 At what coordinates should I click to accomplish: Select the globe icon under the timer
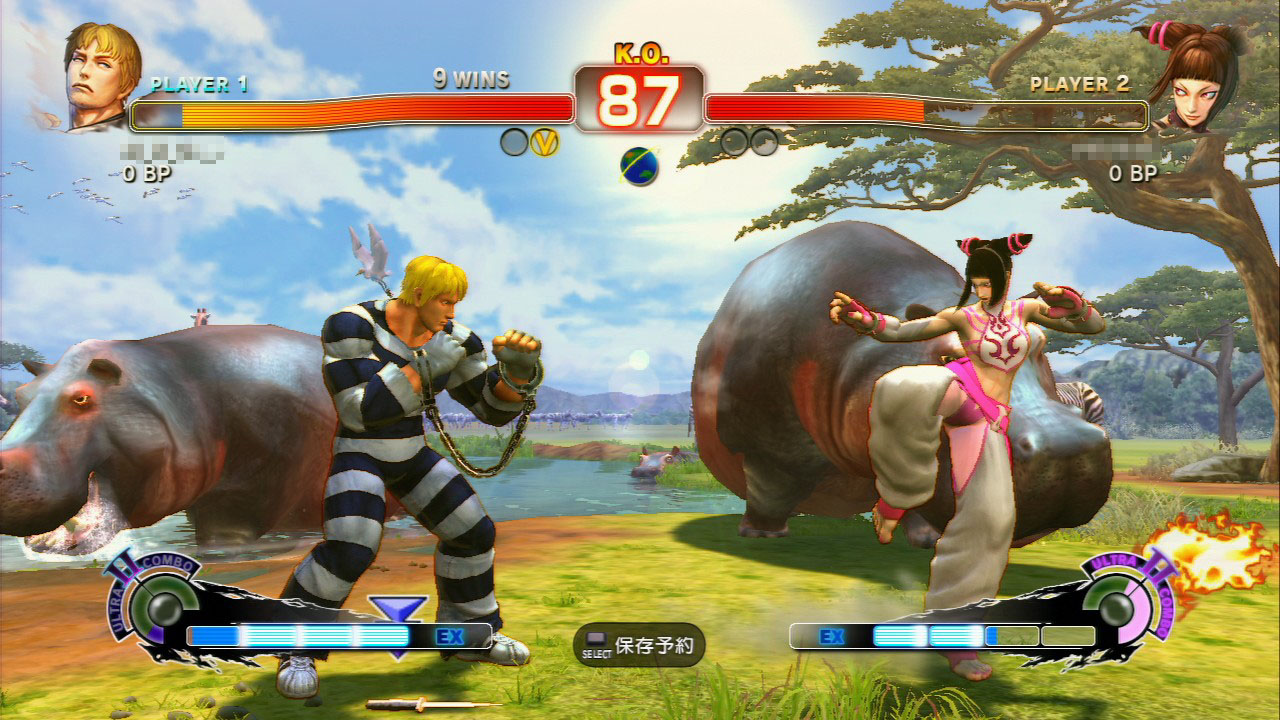tap(639, 166)
